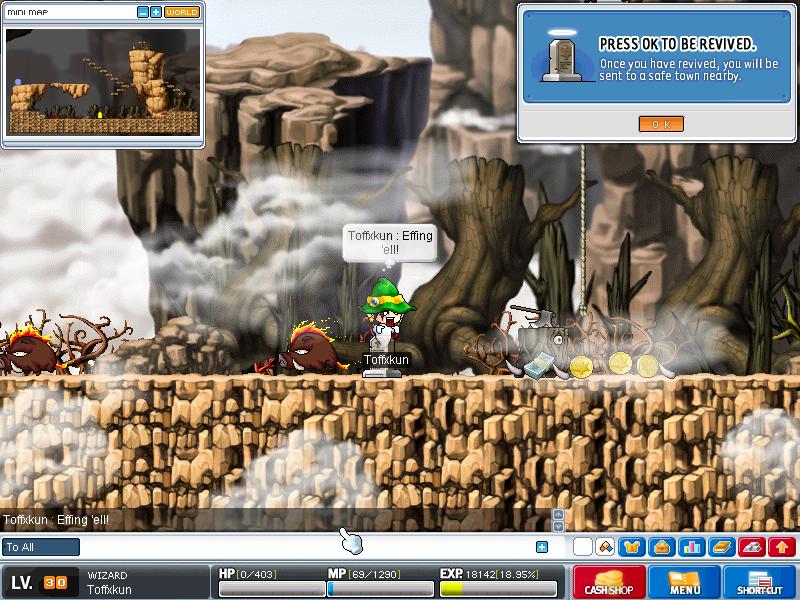800x600 pixels.
Task: Open the stats bar-chart icon
Action: point(691,547)
